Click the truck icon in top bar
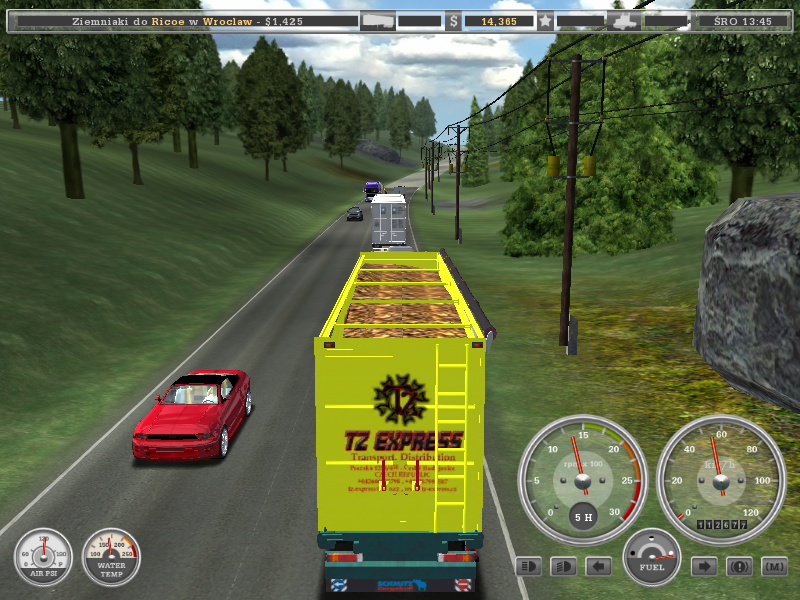The width and height of the screenshot is (800, 600). (622, 20)
